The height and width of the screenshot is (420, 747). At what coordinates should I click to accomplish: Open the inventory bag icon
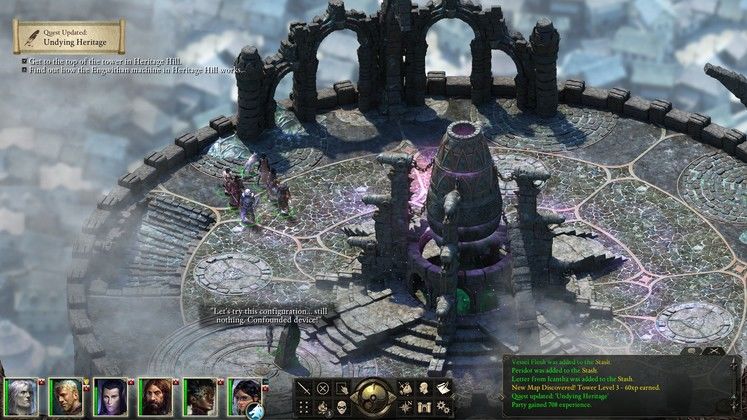[x=405, y=389]
